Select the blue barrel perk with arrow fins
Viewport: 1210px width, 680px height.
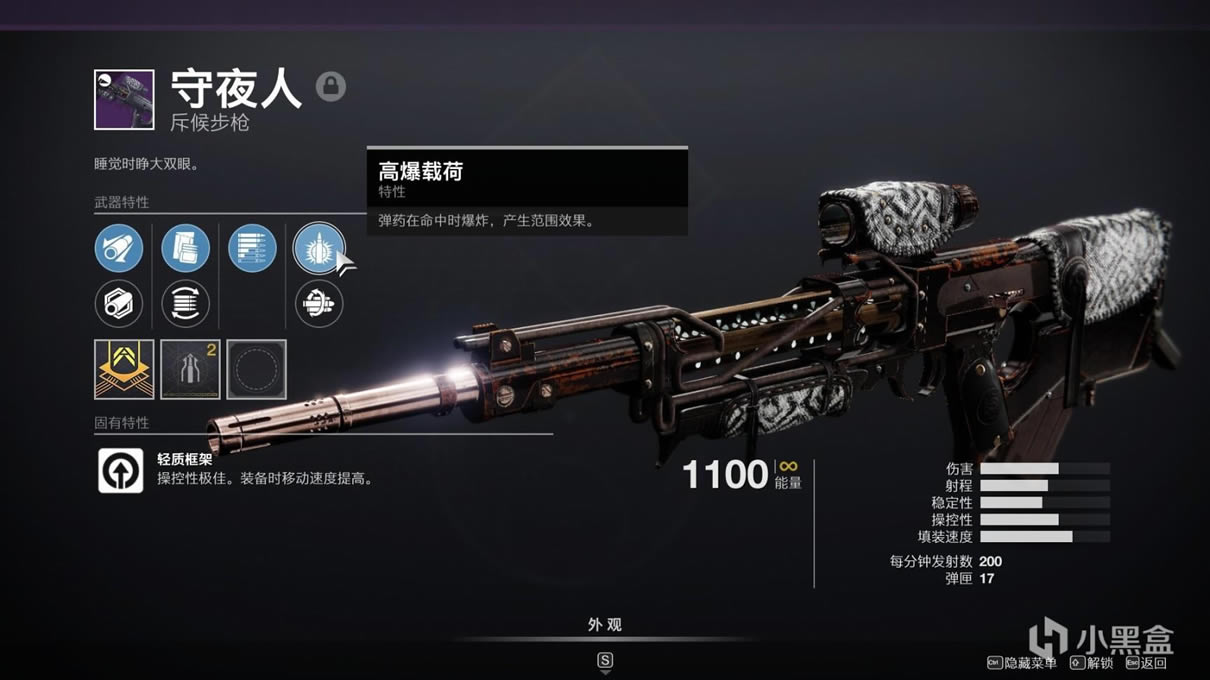point(119,249)
